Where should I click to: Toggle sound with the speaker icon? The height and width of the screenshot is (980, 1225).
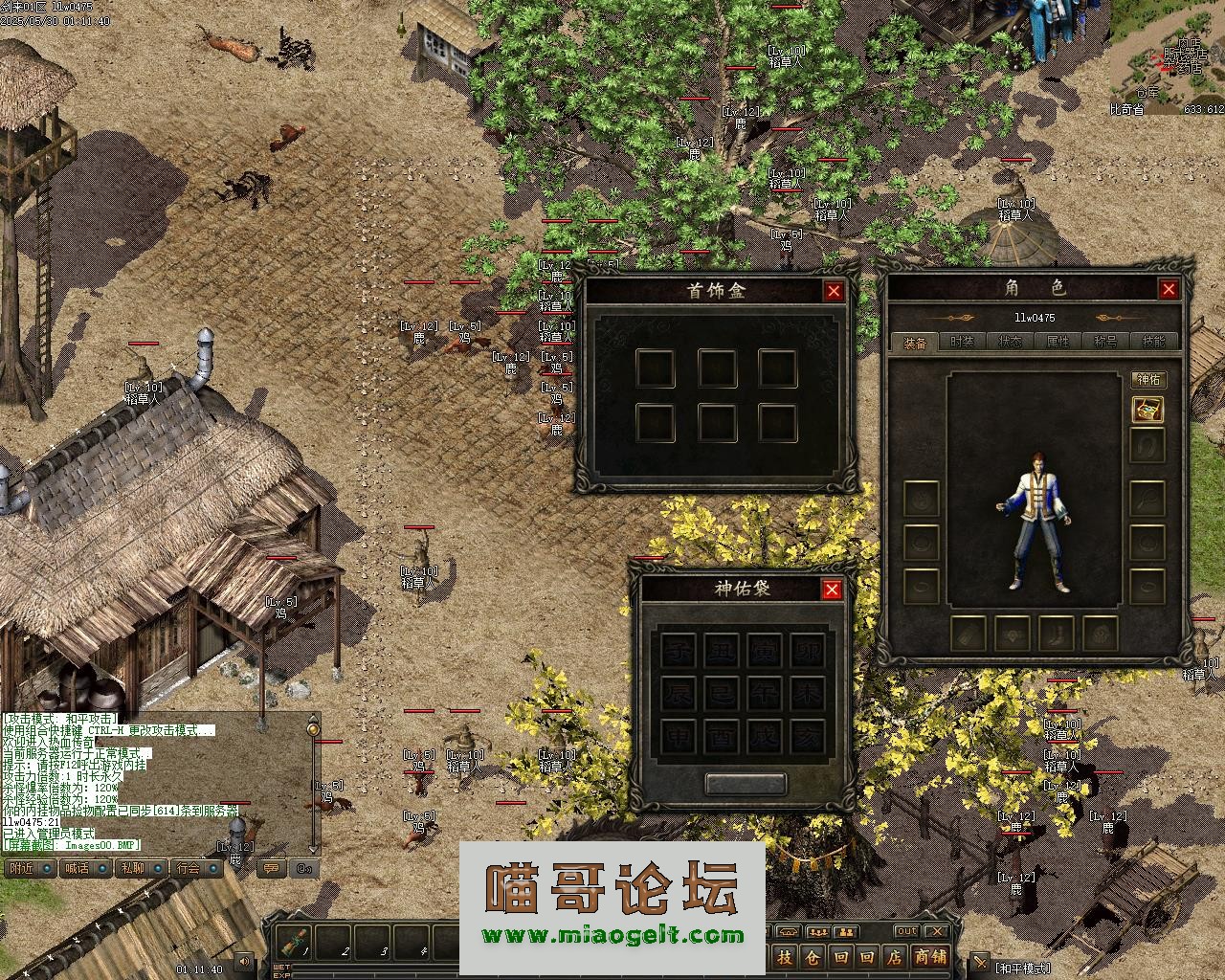244,961
